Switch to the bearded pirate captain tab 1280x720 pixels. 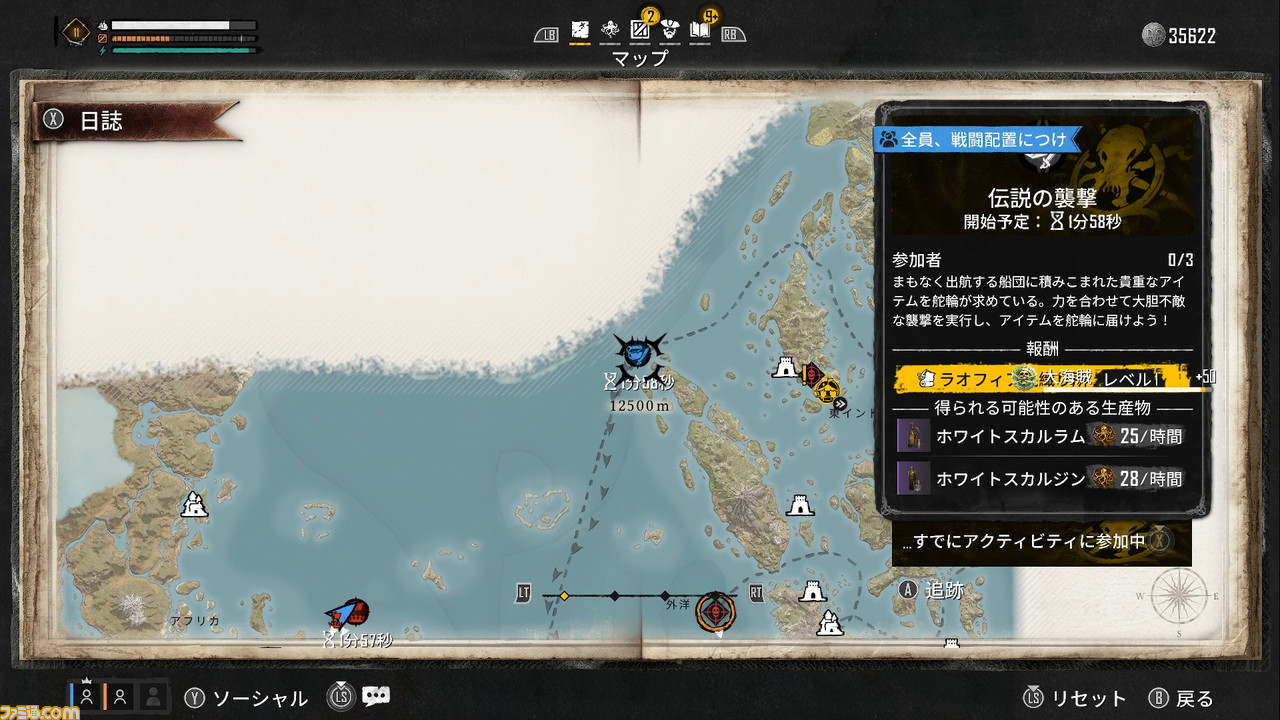[x=670, y=31]
